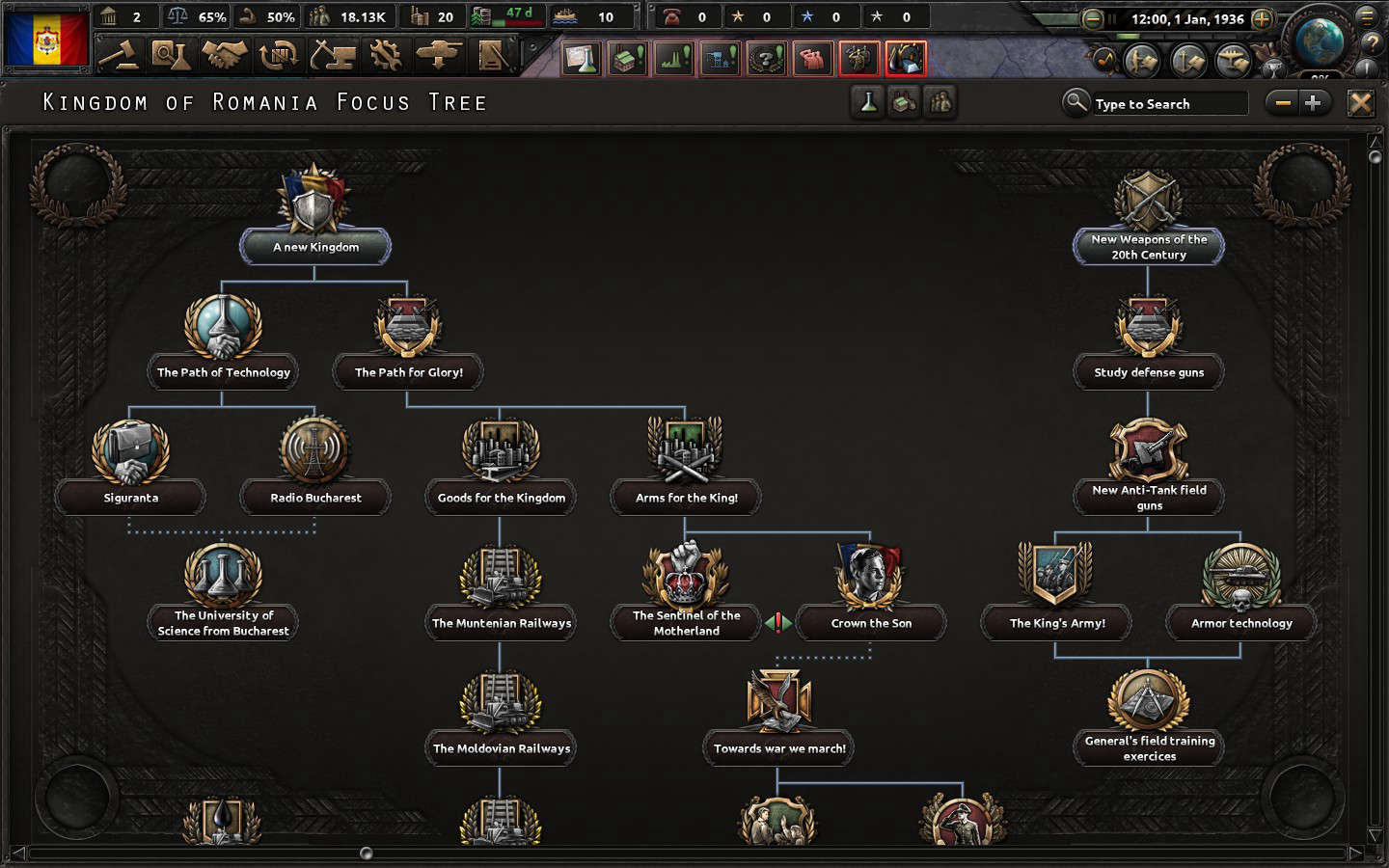Zoom out using the minus button

click(x=1282, y=102)
